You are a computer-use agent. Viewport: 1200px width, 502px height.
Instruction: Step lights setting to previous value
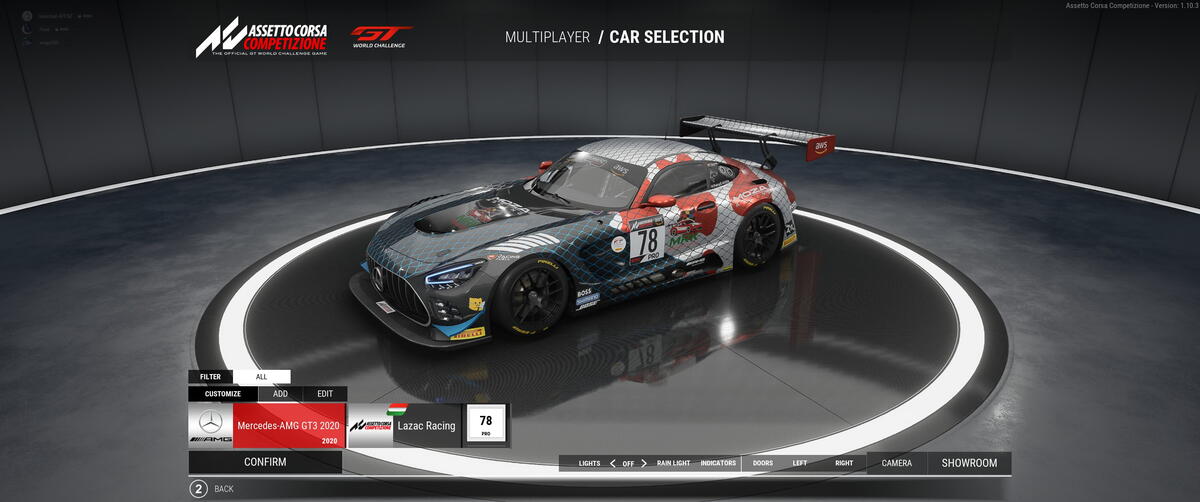pos(612,463)
